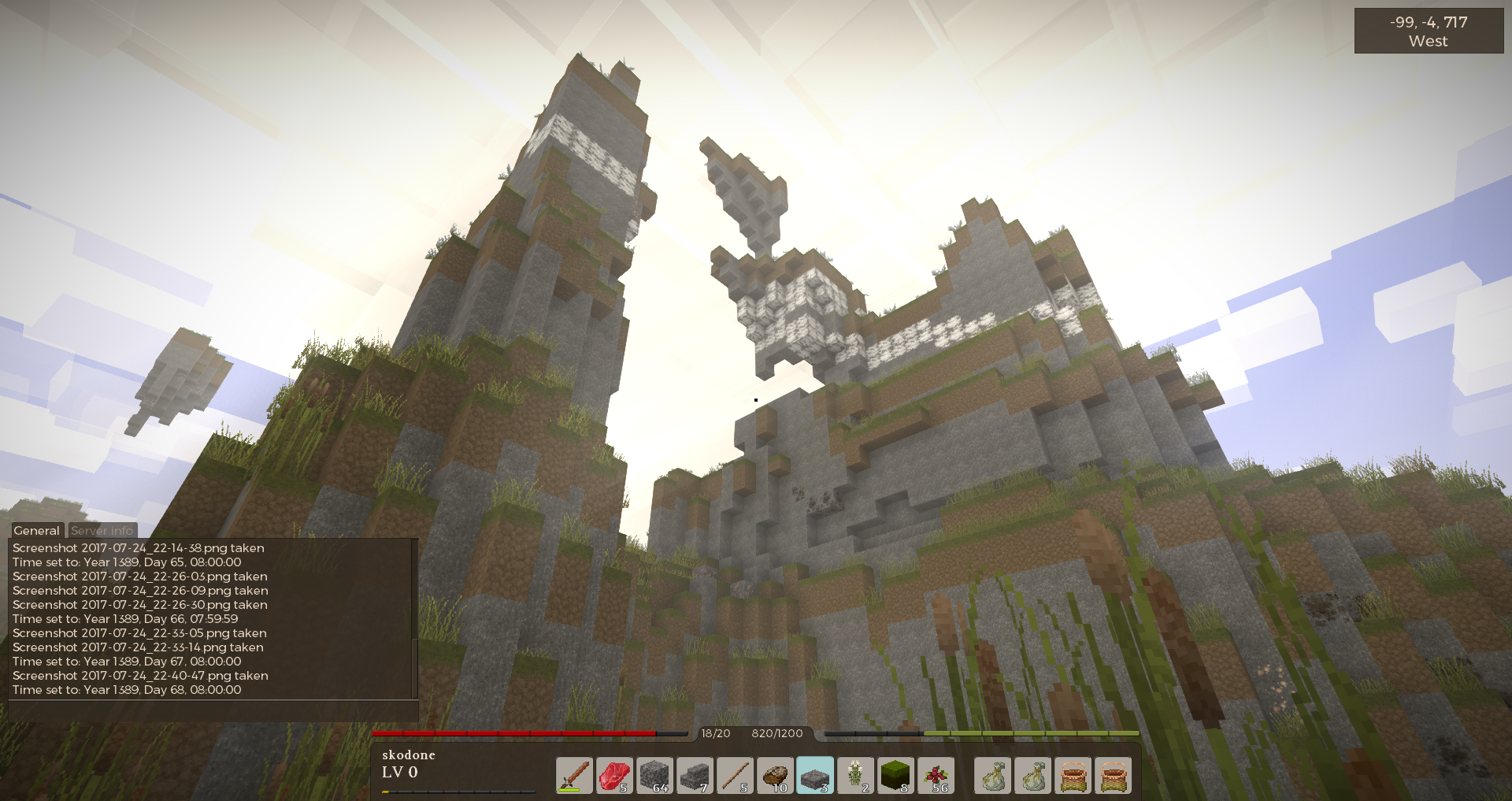Pick the stone stairs hotbar slot
Viewport: 1512px width, 801px height.
click(x=695, y=776)
